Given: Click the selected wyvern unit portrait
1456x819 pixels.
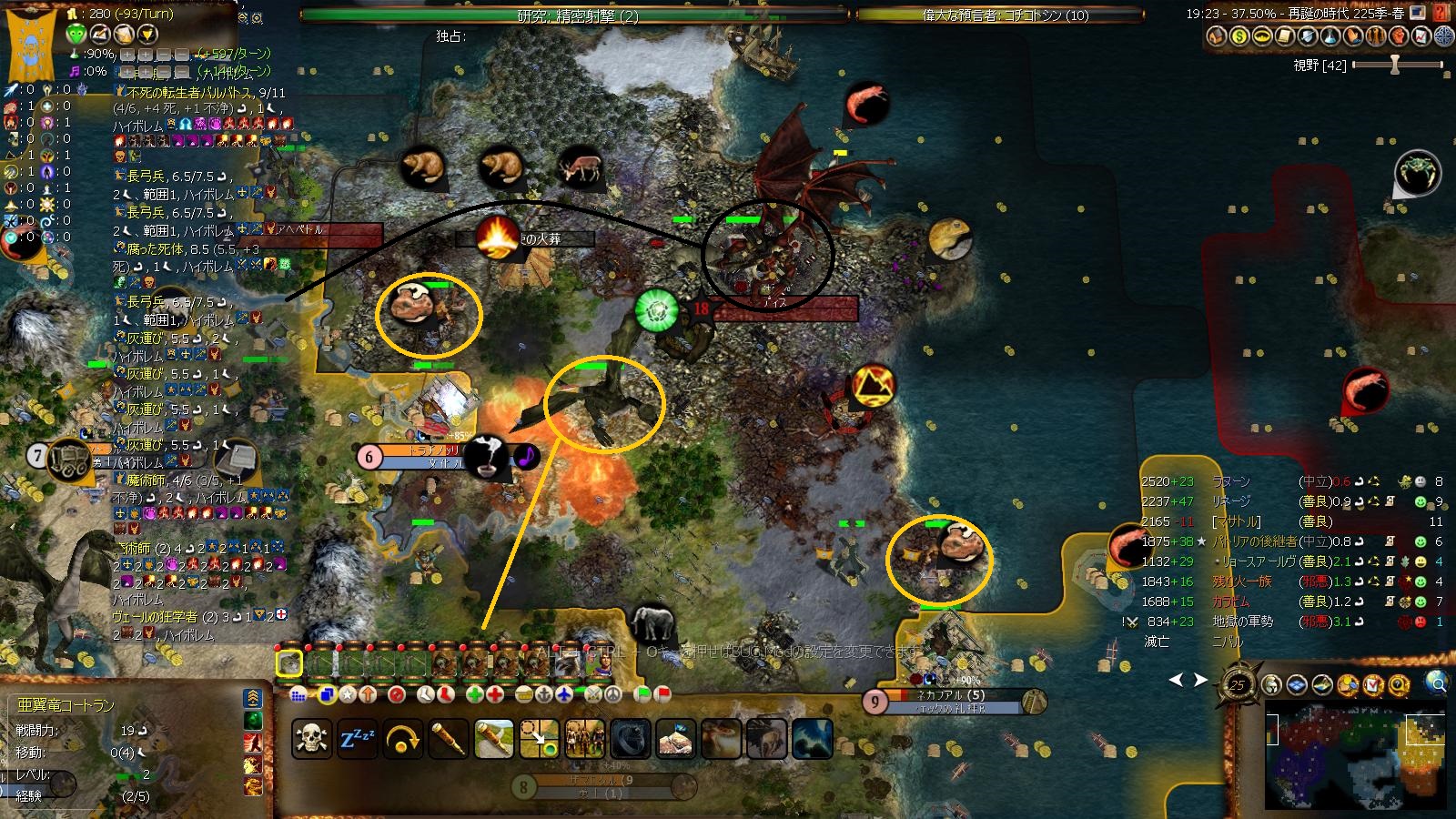Looking at the screenshot, I should click(x=289, y=663).
